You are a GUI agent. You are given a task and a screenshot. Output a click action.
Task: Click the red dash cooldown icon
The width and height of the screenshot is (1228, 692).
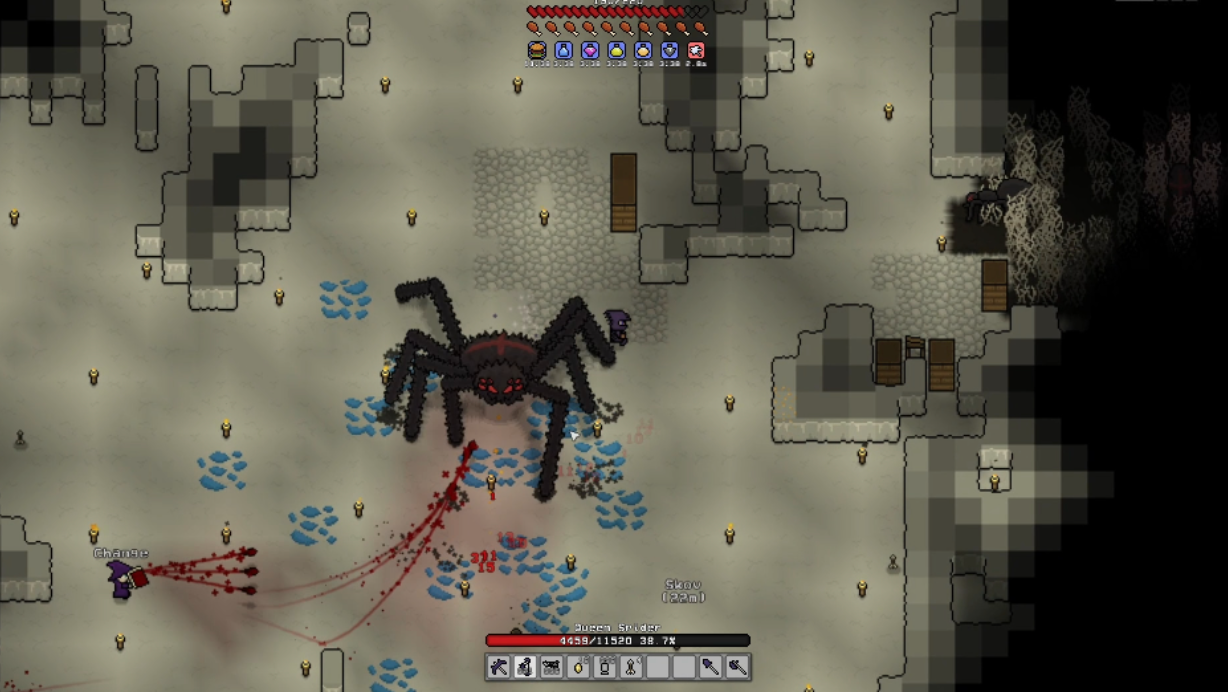click(x=696, y=50)
